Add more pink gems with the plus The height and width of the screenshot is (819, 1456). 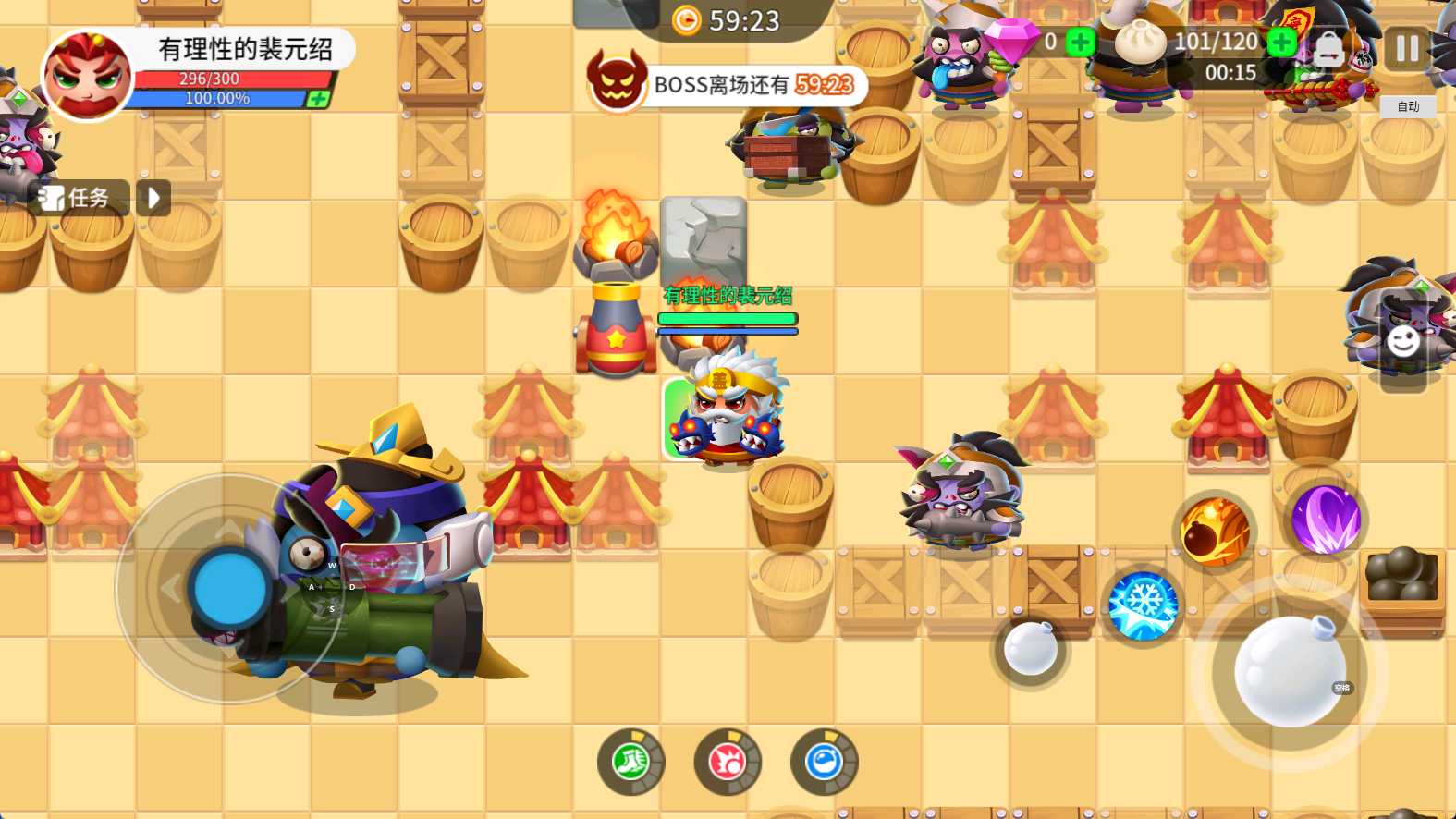1080,43
